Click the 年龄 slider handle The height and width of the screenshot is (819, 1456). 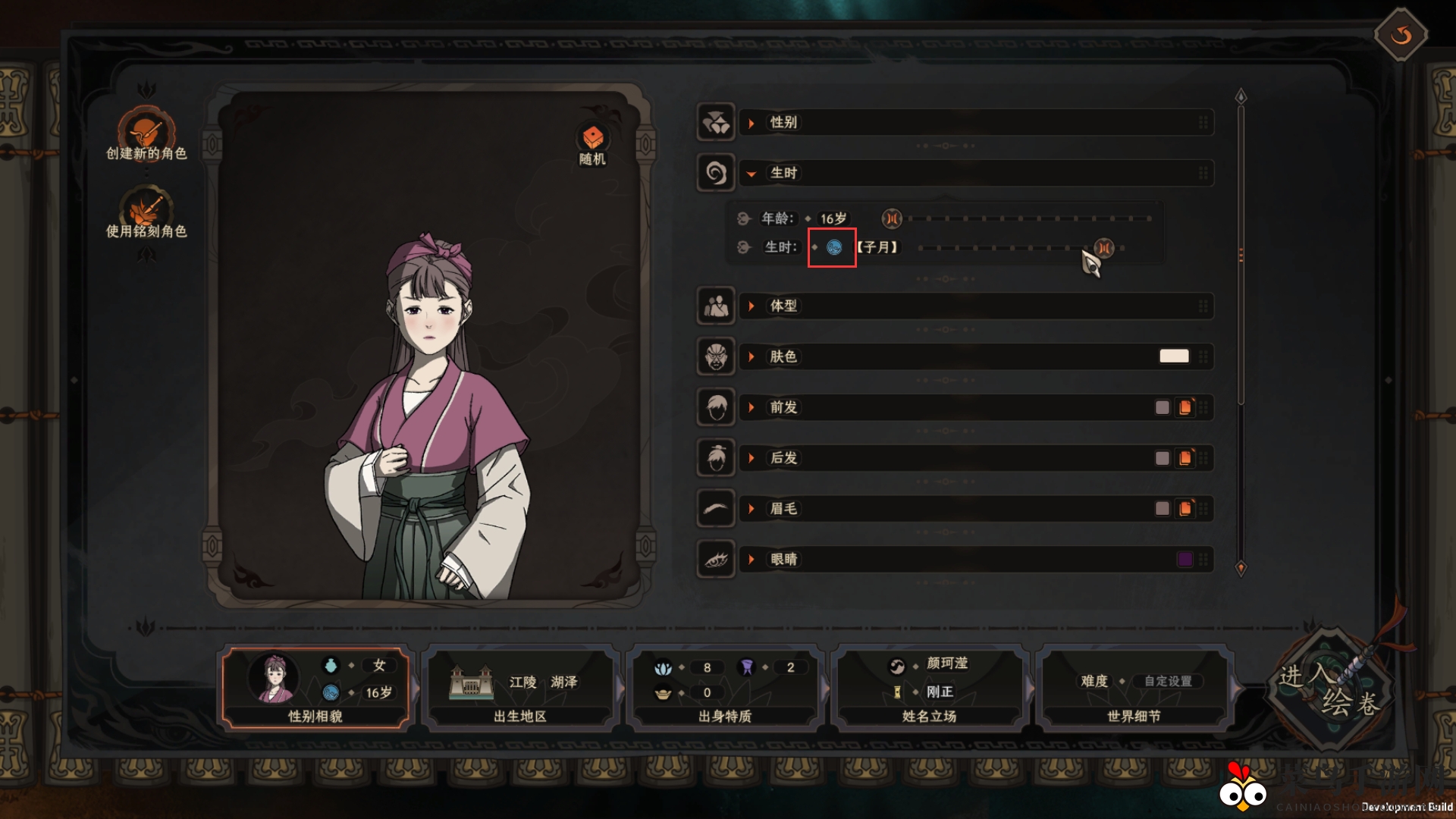(x=892, y=219)
